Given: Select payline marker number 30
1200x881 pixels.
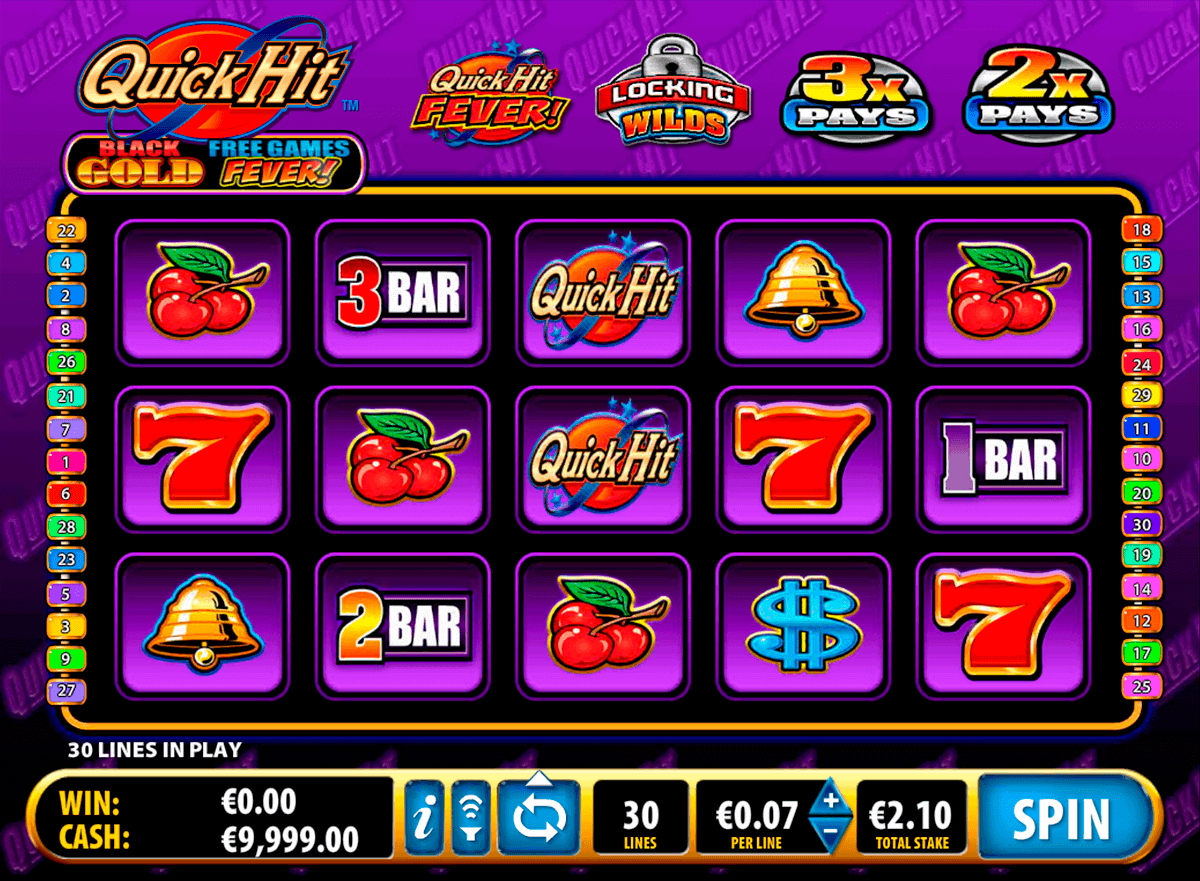Looking at the screenshot, I should [x=1141, y=523].
